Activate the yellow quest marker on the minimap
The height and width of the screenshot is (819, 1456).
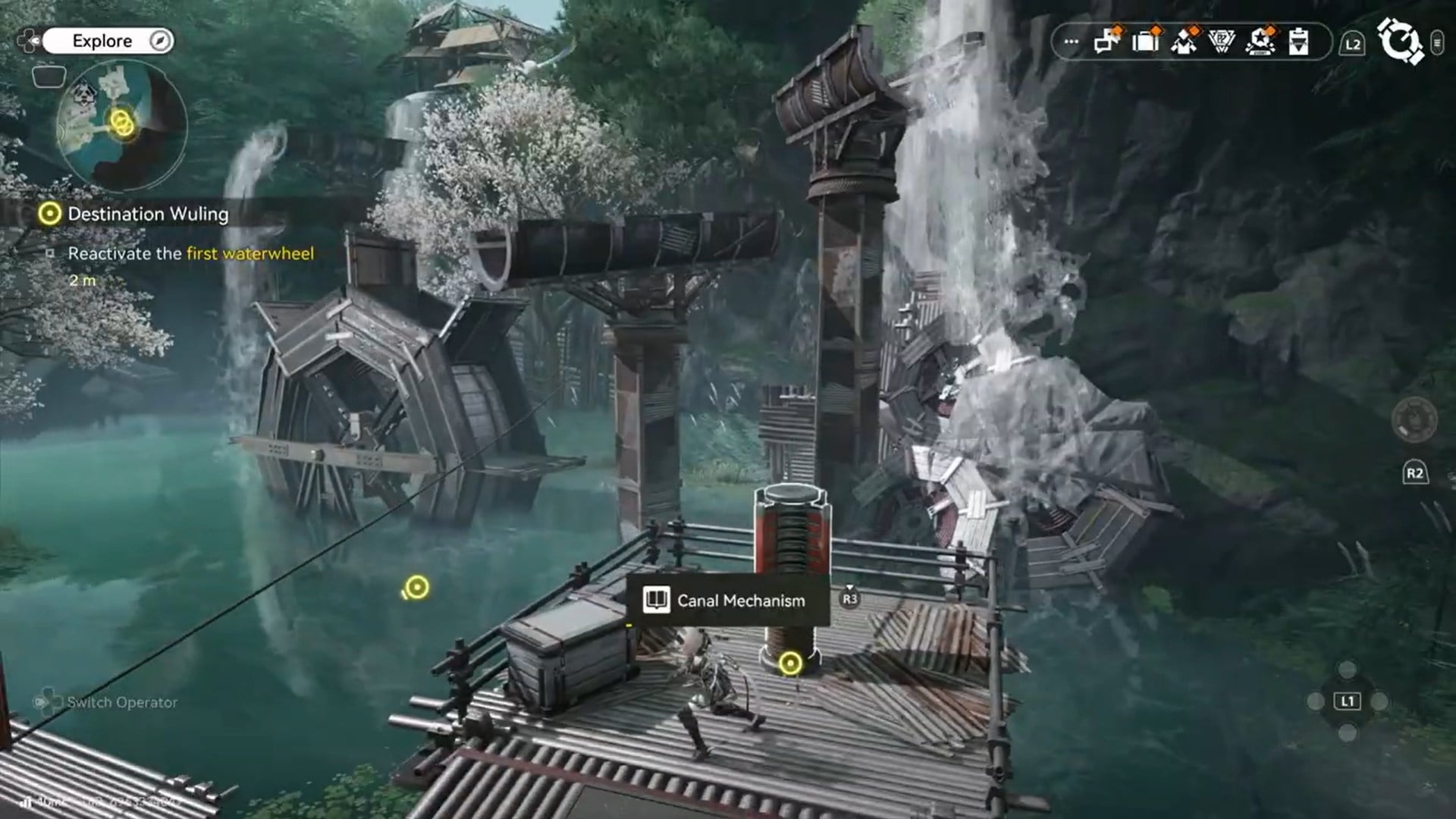121,123
